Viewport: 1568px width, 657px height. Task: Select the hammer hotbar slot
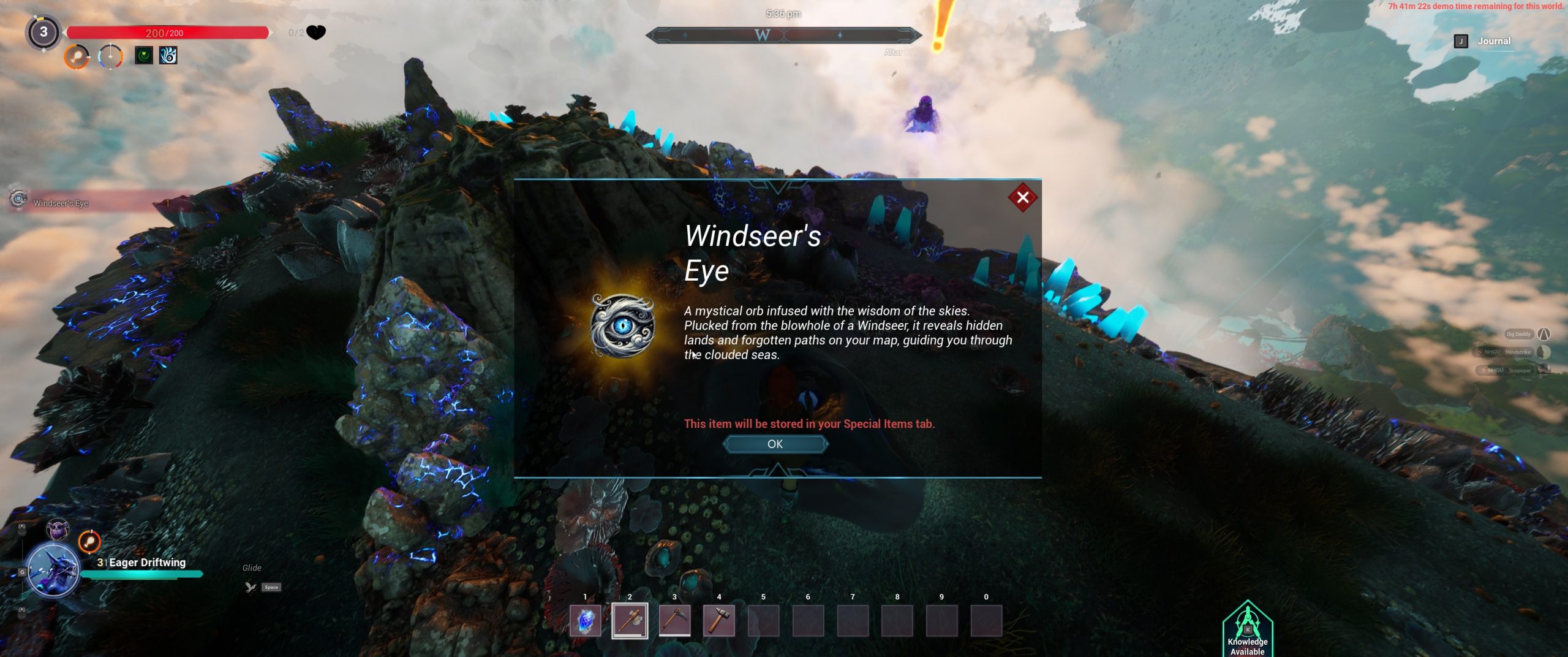coord(719,621)
